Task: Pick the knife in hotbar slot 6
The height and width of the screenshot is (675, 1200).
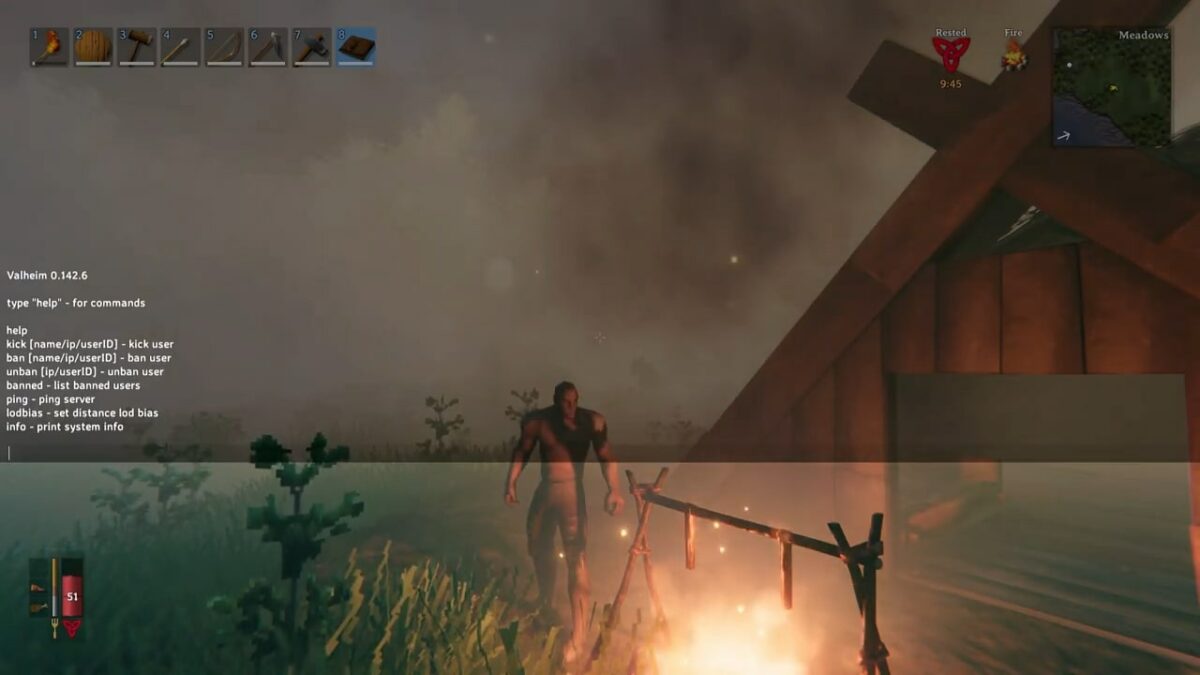Action: pos(268,47)
